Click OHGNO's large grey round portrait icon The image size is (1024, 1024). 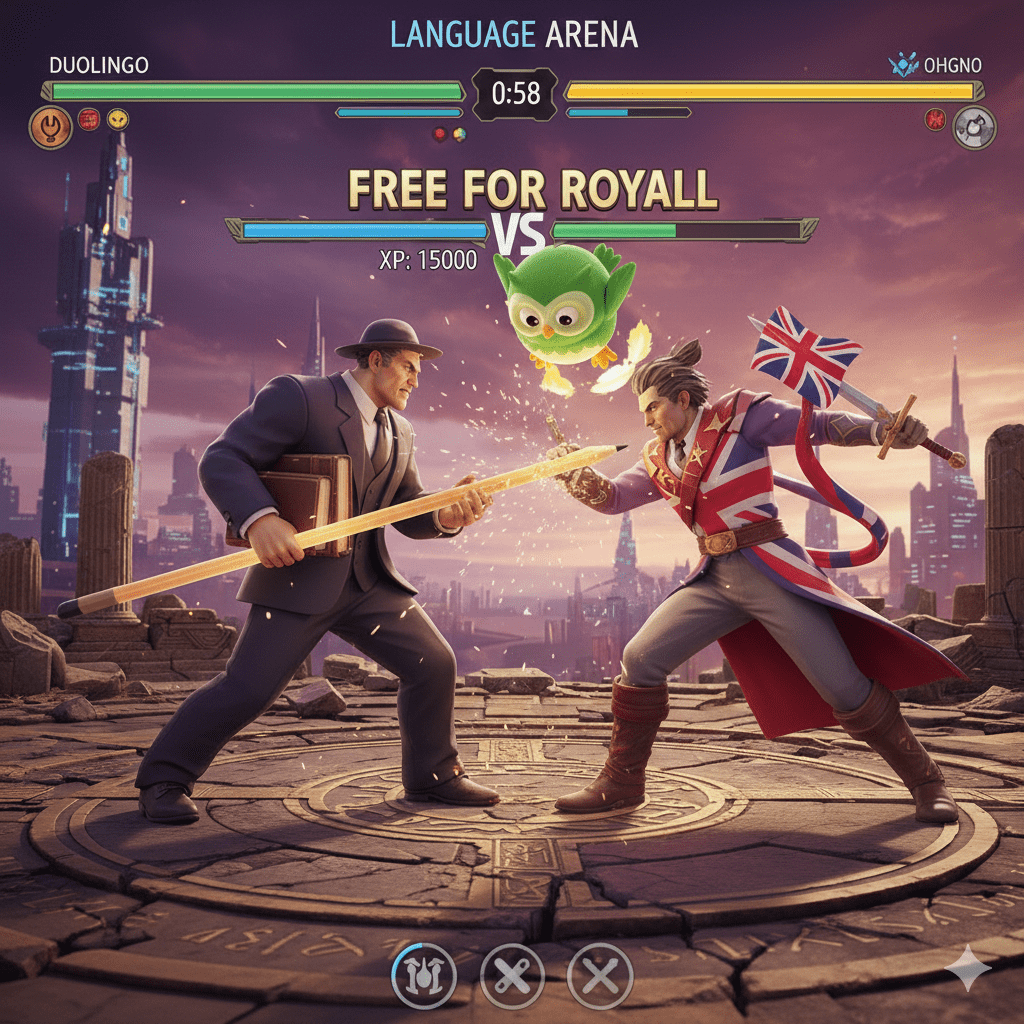point(973,128)
